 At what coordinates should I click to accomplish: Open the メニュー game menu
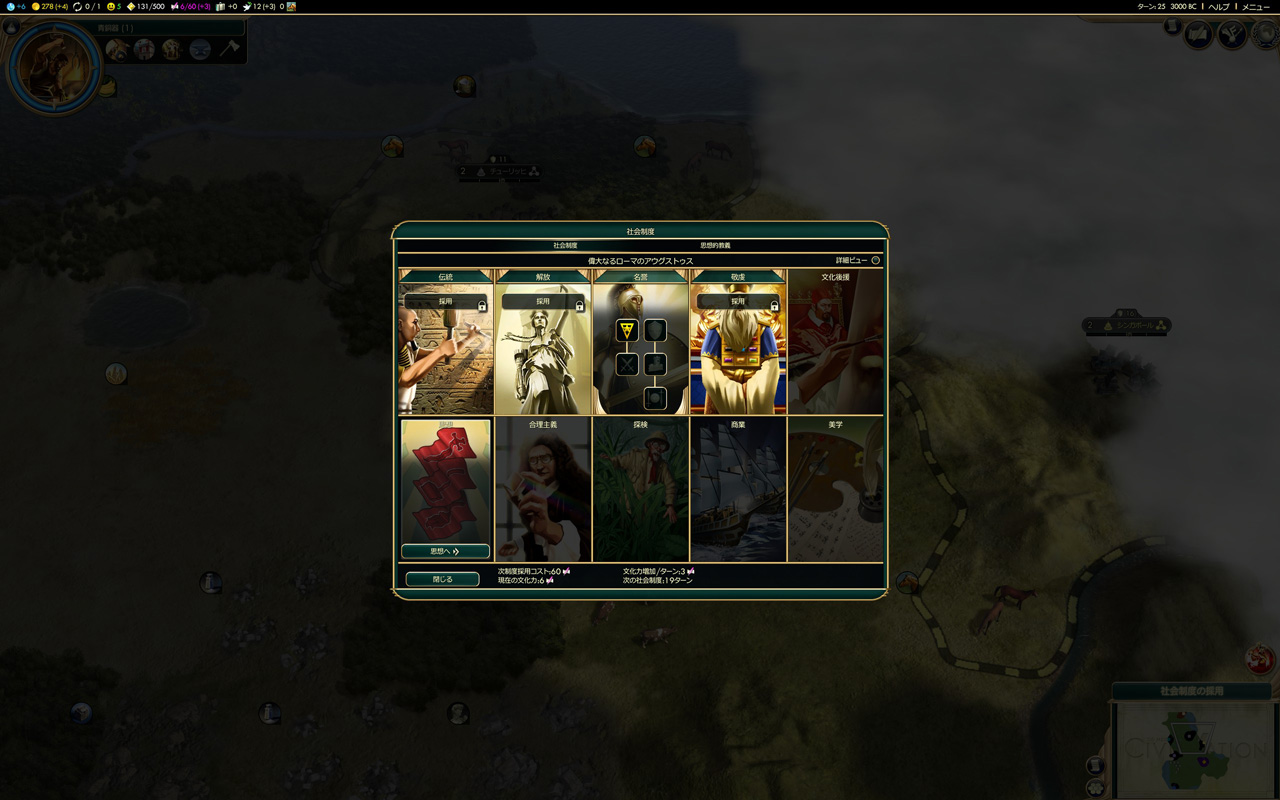tap(1255, 7)
